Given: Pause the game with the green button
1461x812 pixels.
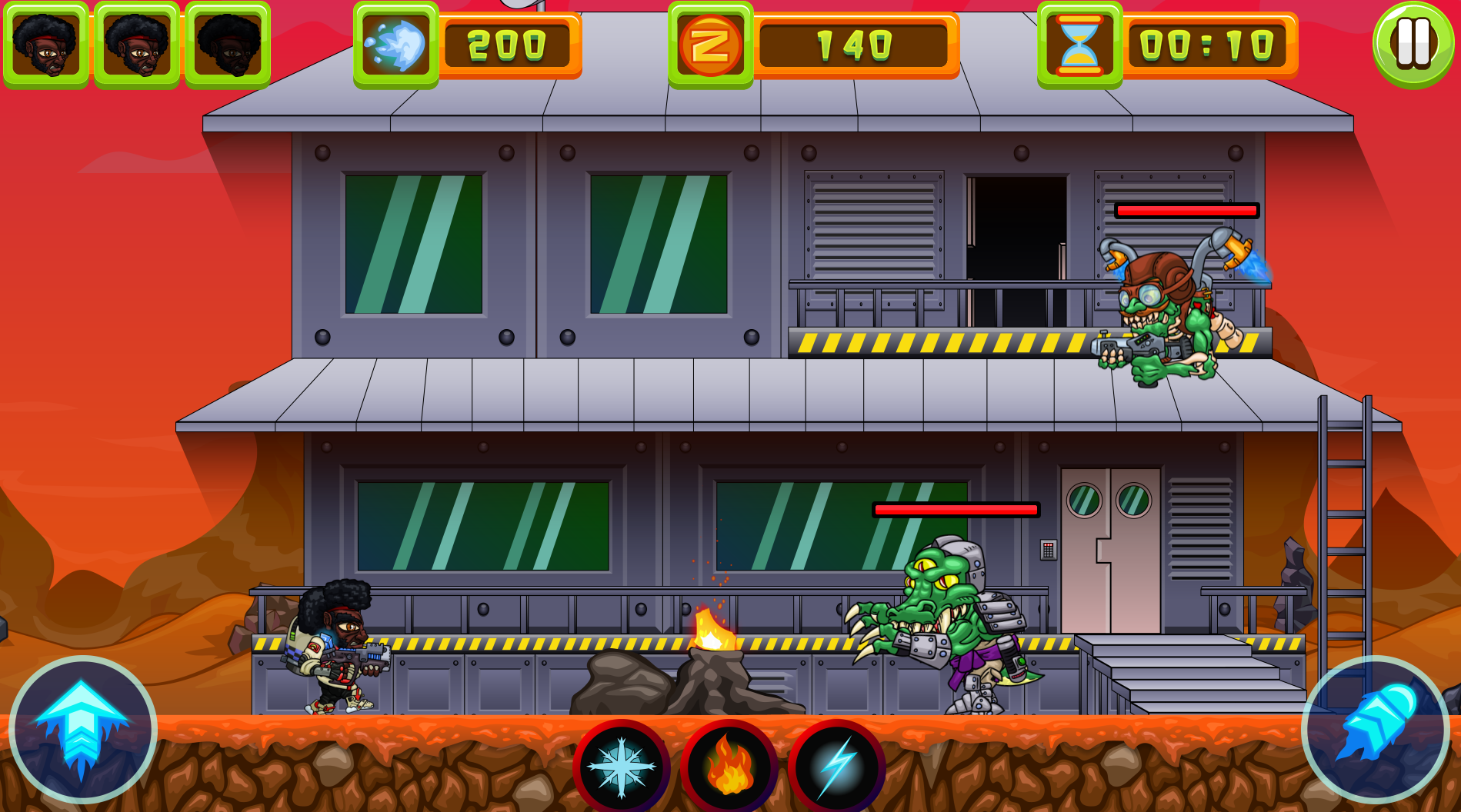Looking at the screenshot, I should pos(1413,44).
